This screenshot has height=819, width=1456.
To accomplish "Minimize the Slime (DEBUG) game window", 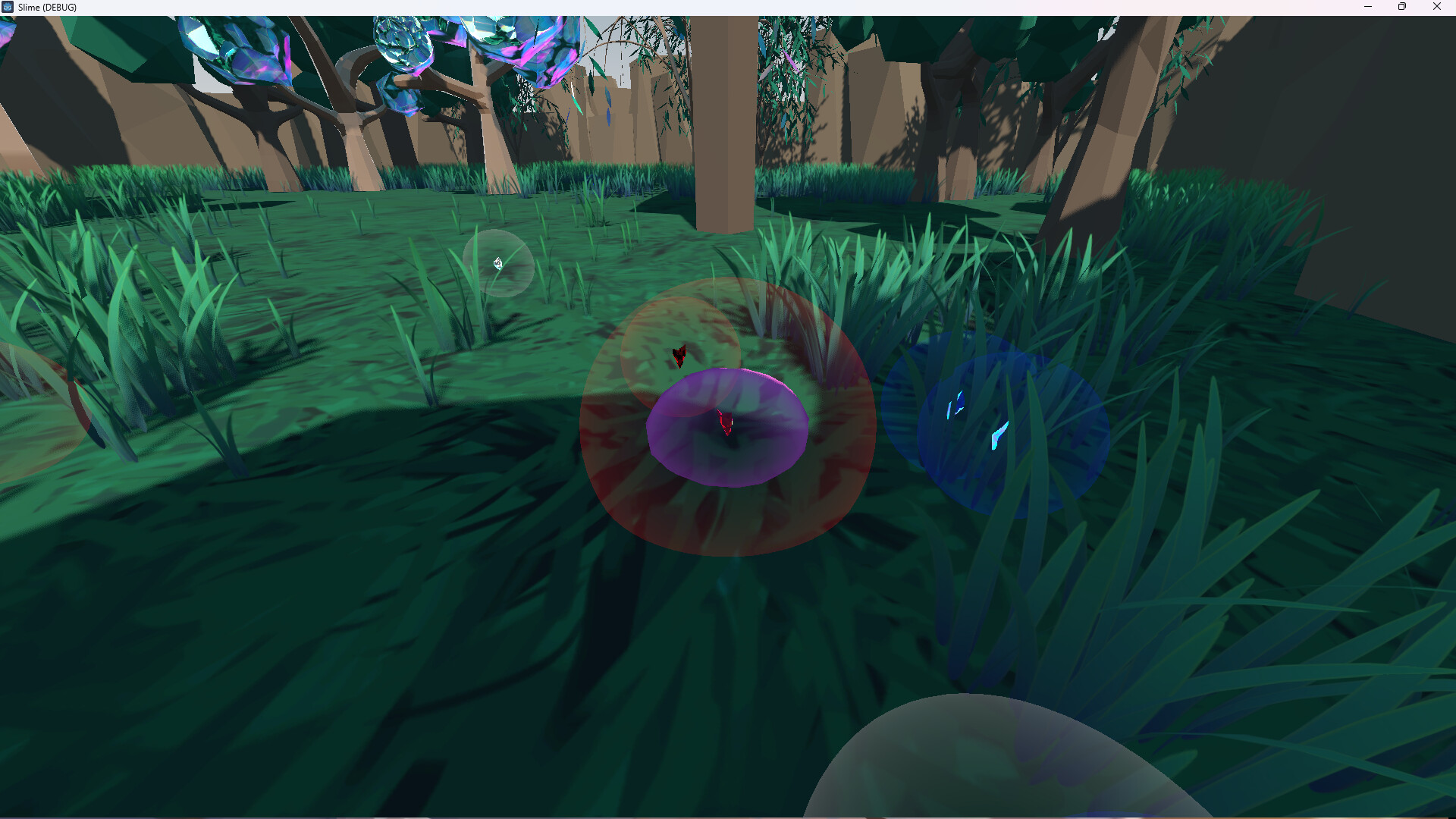I will point(1368,7).
